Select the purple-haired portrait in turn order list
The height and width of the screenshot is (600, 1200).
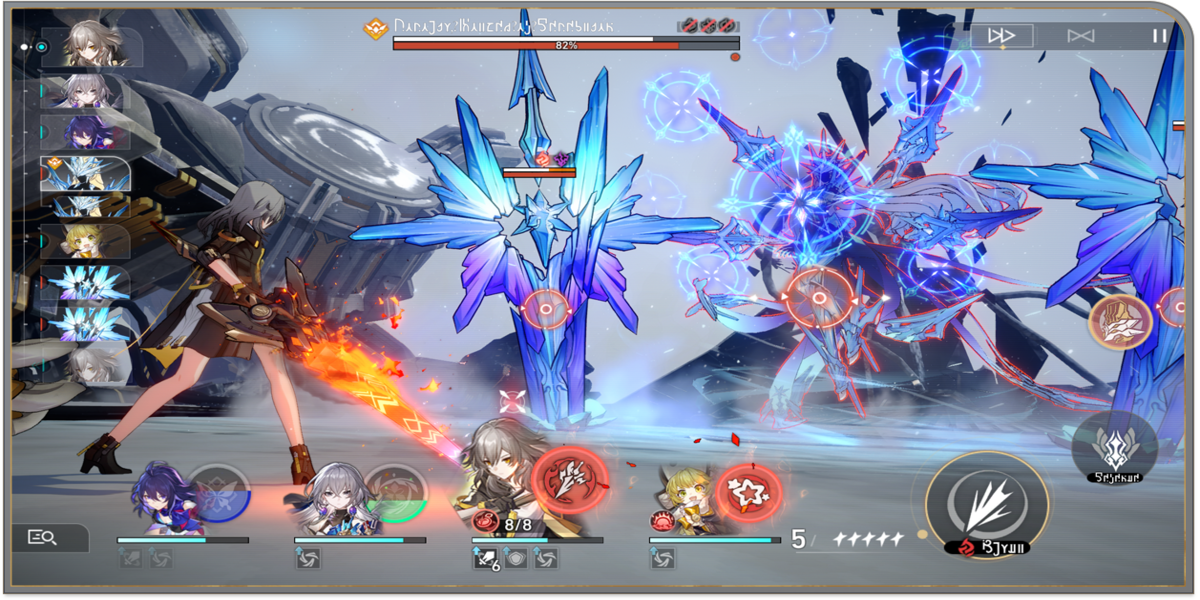tap(85, 132)
